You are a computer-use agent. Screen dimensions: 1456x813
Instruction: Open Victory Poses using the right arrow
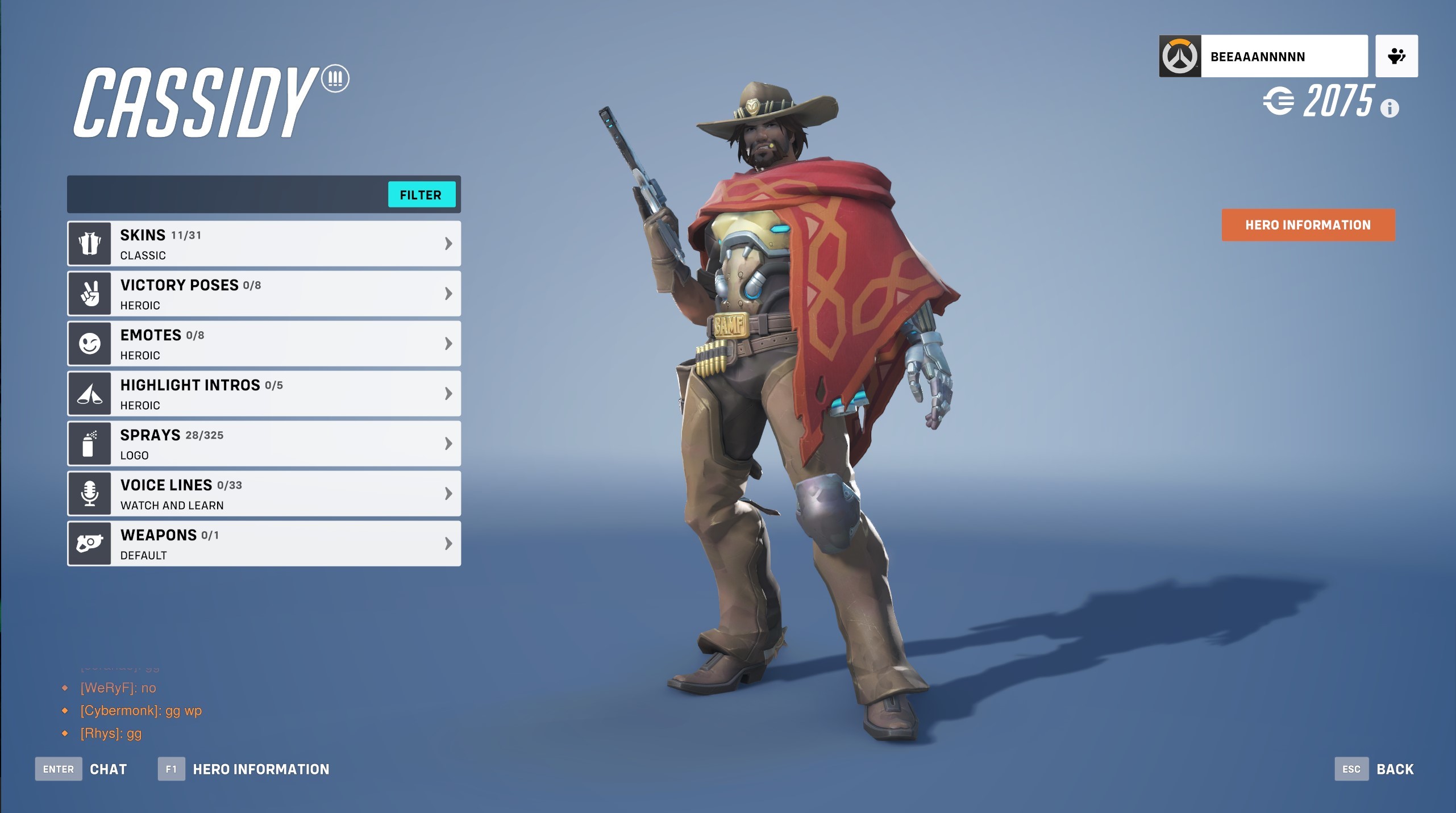449,293
